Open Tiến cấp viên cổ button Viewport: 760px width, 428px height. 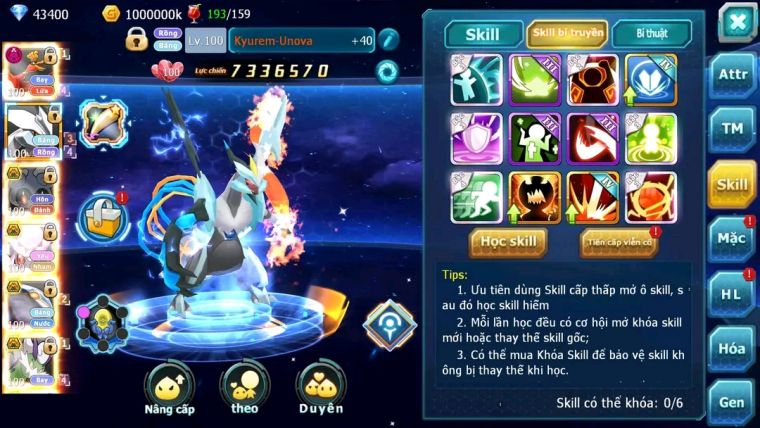617,243
